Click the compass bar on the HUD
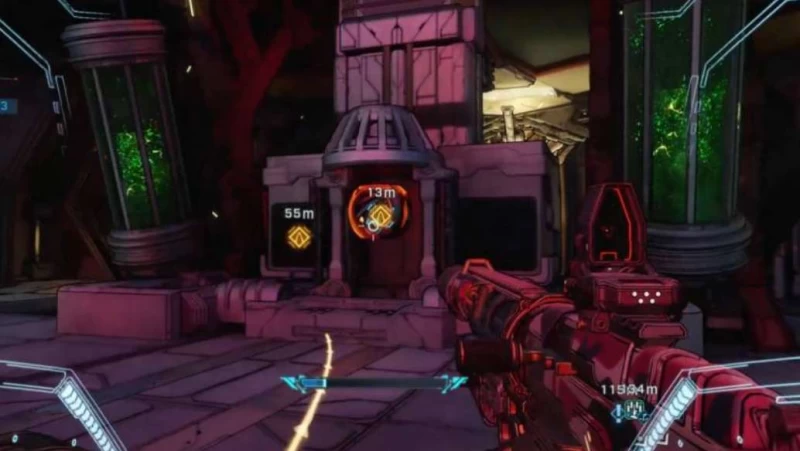Screen dimensions: 800x451 point(374,383)
